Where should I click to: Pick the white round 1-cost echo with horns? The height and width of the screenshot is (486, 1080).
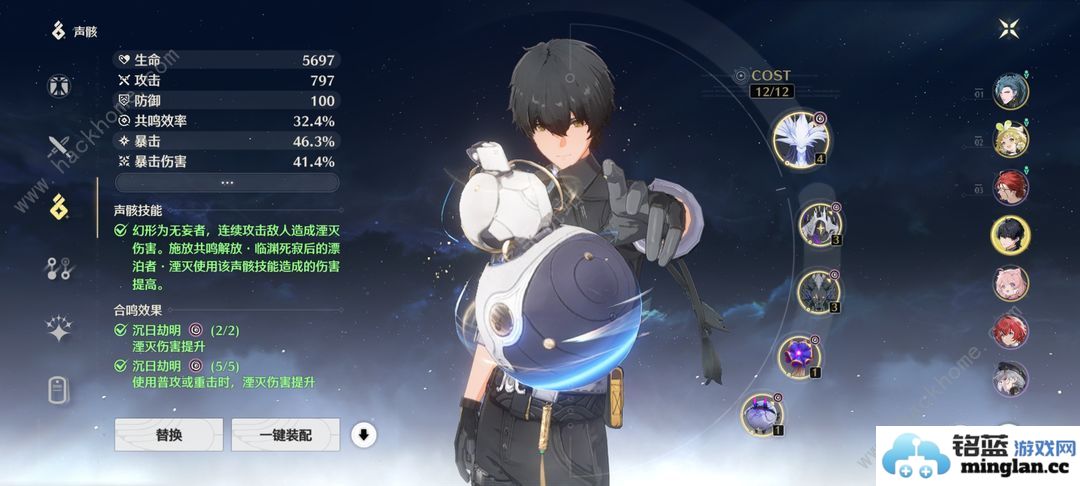click(x=763, y=413)
